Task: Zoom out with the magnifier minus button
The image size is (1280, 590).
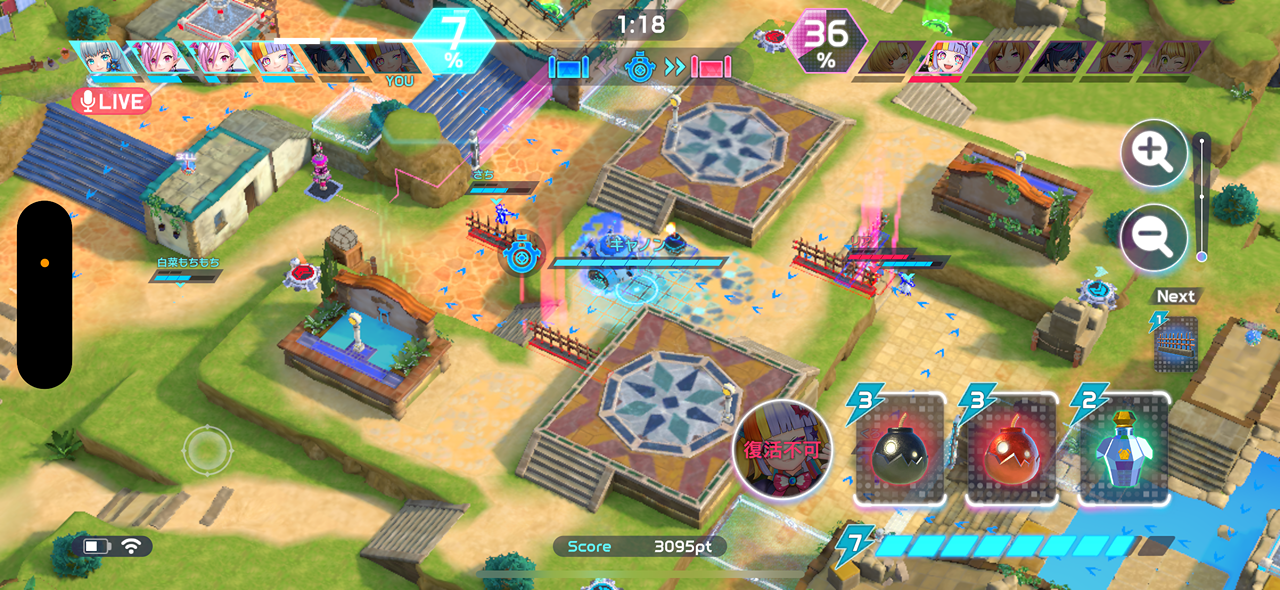Action: pos(1153,237)
